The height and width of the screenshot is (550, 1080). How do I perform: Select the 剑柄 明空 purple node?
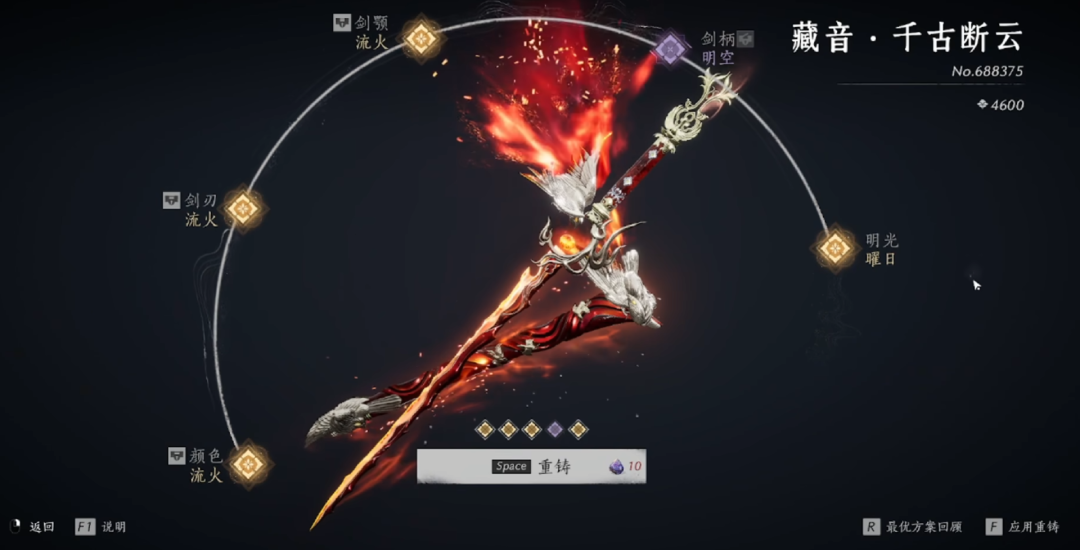(x=669, y=46)
